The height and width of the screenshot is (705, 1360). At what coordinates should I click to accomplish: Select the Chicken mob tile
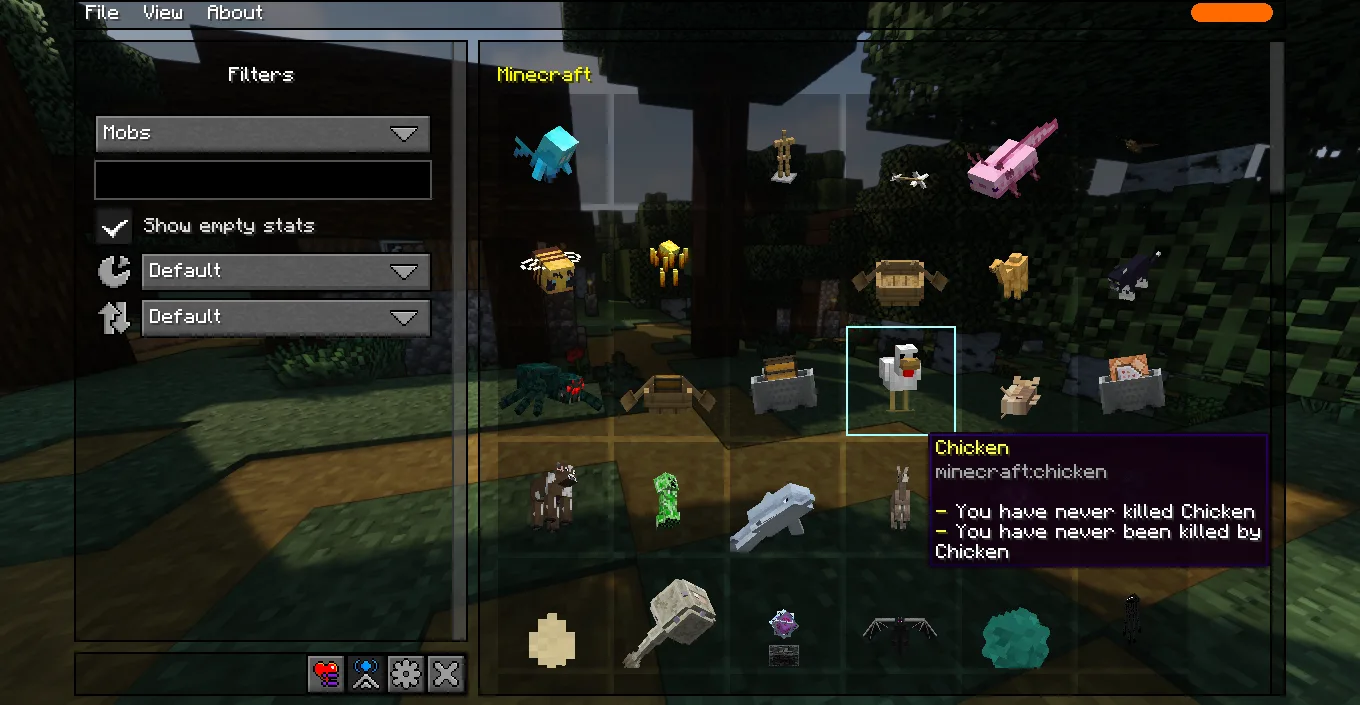pyautogui.click(x=900, y=381)
